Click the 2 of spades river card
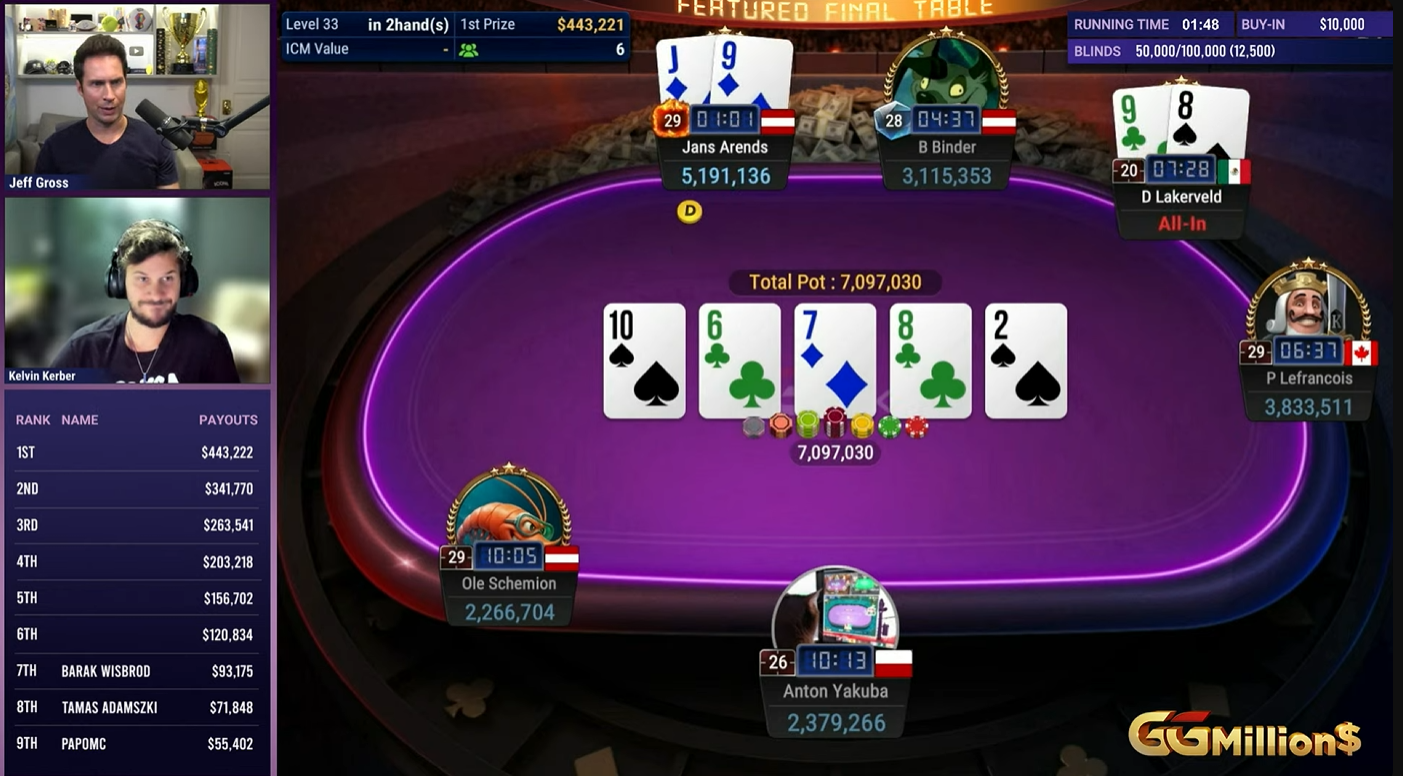1403x776 pixels. (x=1026, y=360)
